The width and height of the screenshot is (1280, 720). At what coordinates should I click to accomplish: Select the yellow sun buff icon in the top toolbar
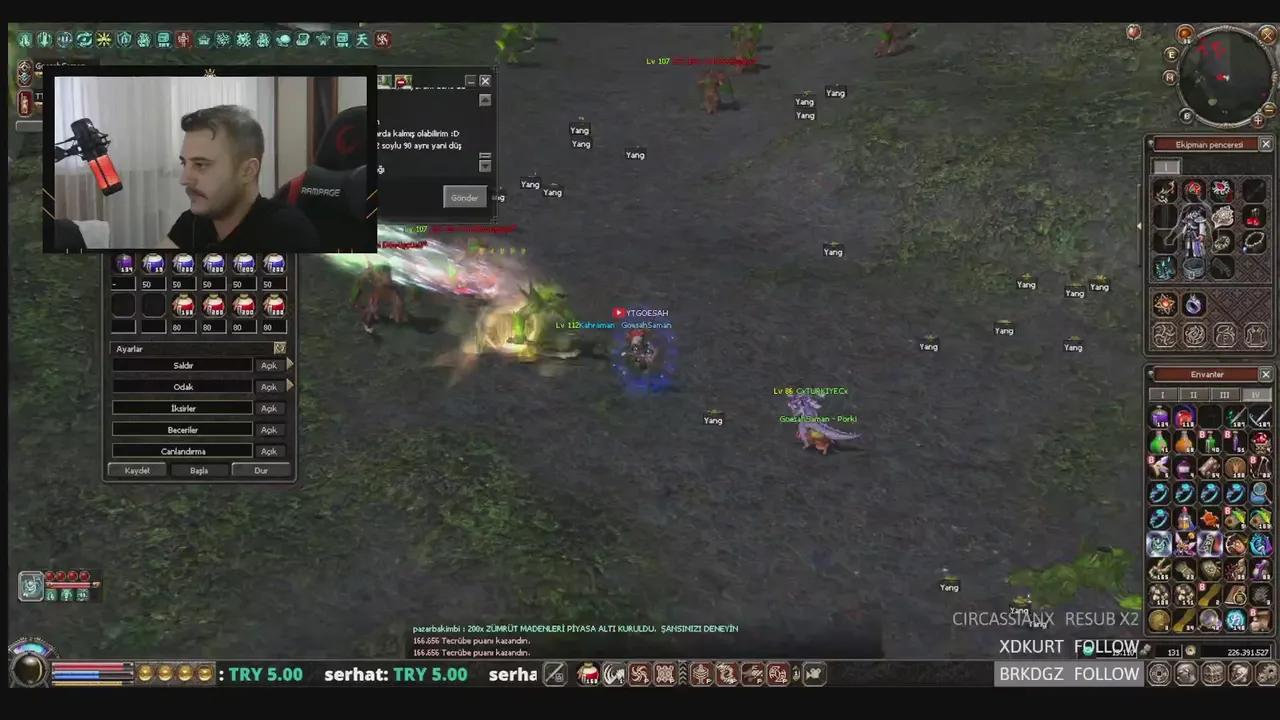(102, 39)
